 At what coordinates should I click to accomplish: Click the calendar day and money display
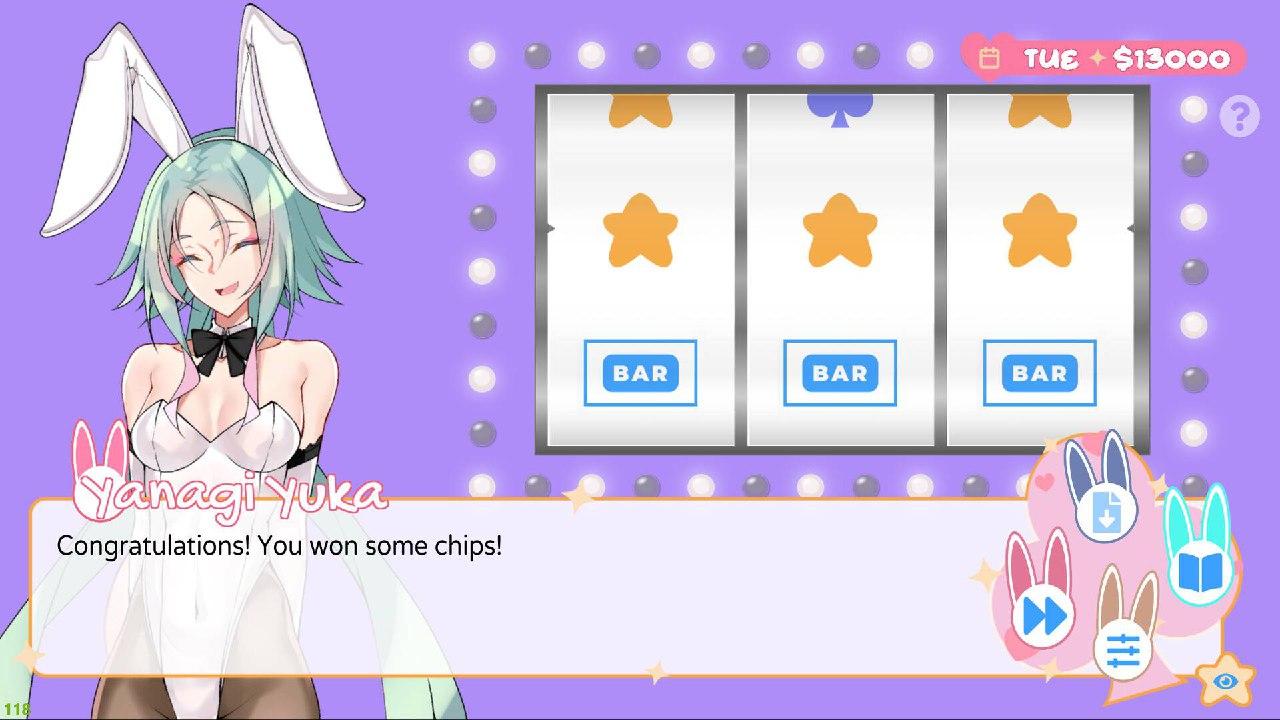[1104, 58]
